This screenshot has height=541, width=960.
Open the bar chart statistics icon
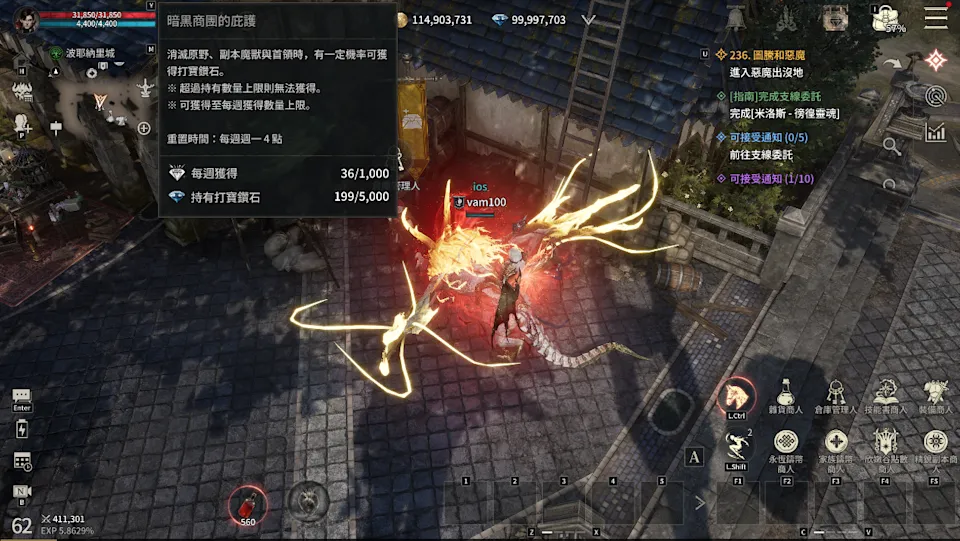(x=936, y=132)
